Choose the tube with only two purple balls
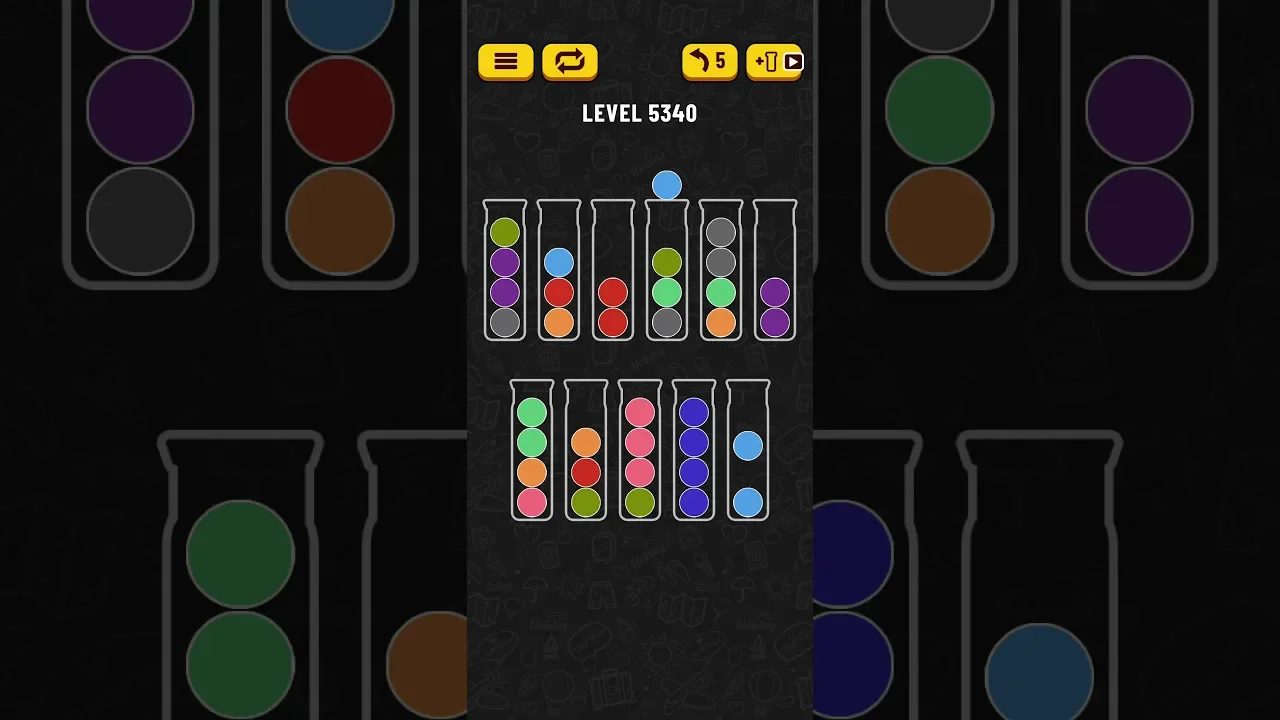Screen dimensions: 1280x720 tap(775, 271)
